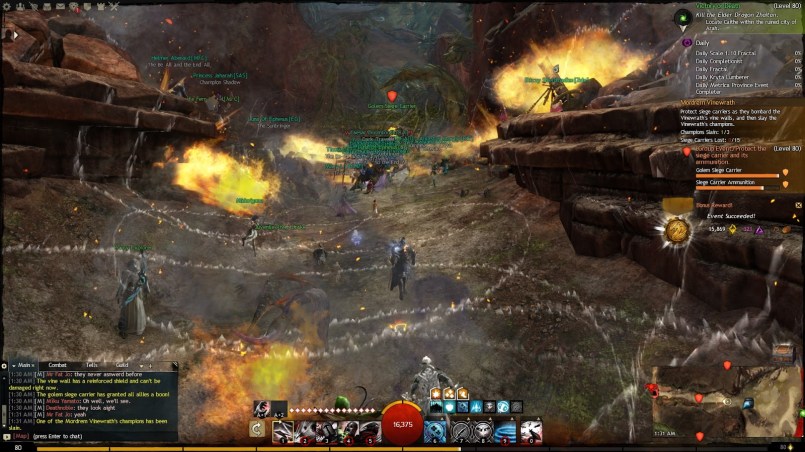Activate the elite skill in slot 0

531,431
